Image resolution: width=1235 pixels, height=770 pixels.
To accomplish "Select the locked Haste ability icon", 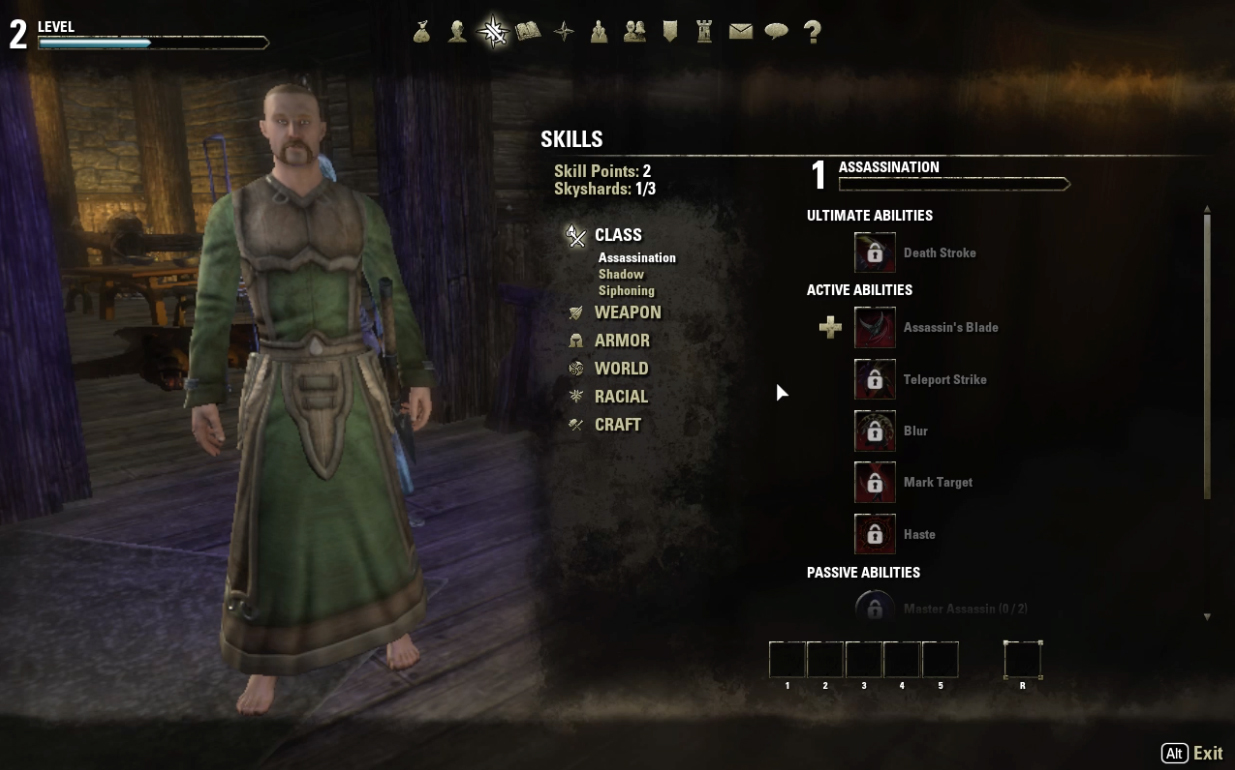I will [x=875, y=535].
